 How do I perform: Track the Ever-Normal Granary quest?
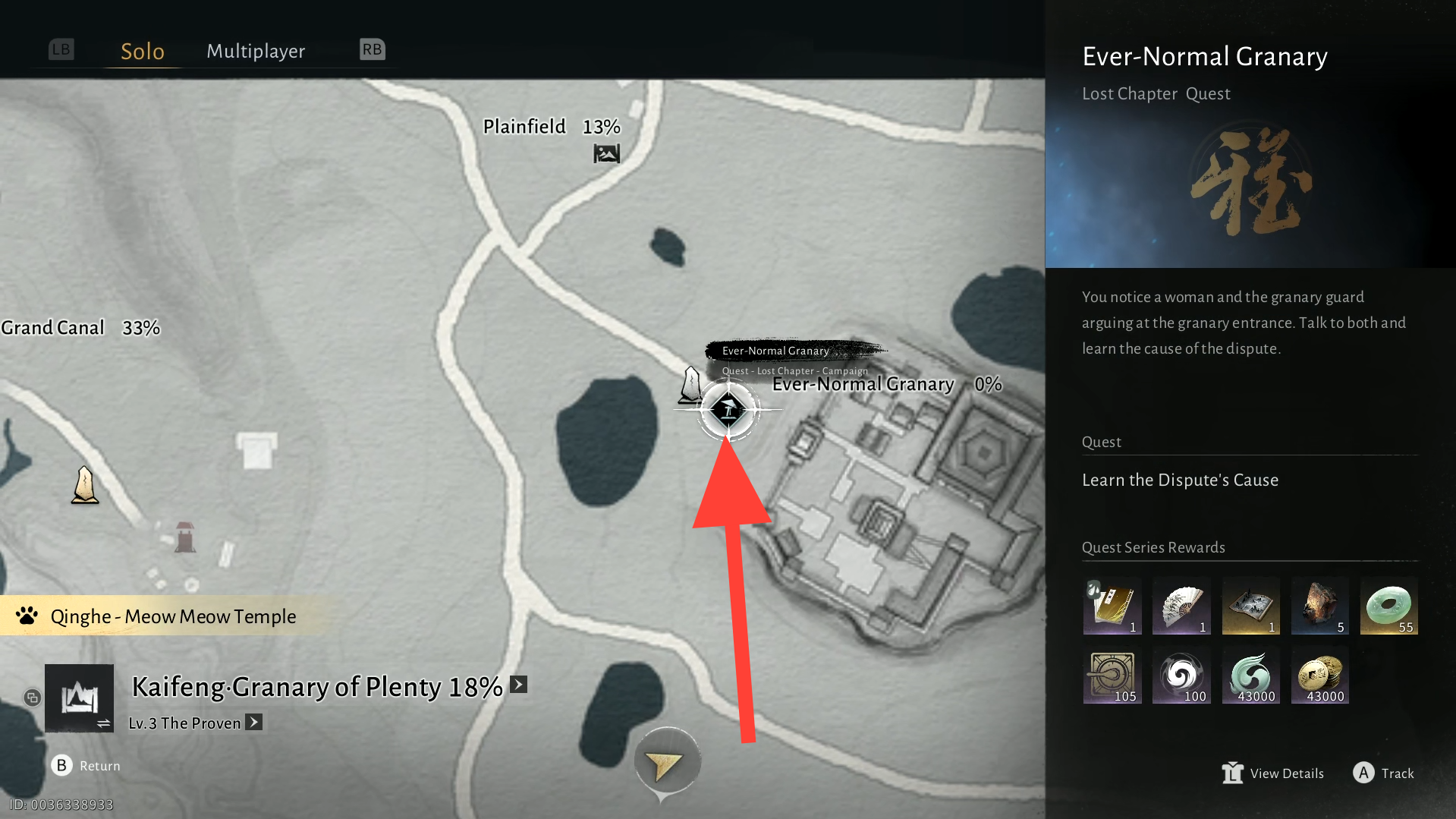coord(1383,773)
